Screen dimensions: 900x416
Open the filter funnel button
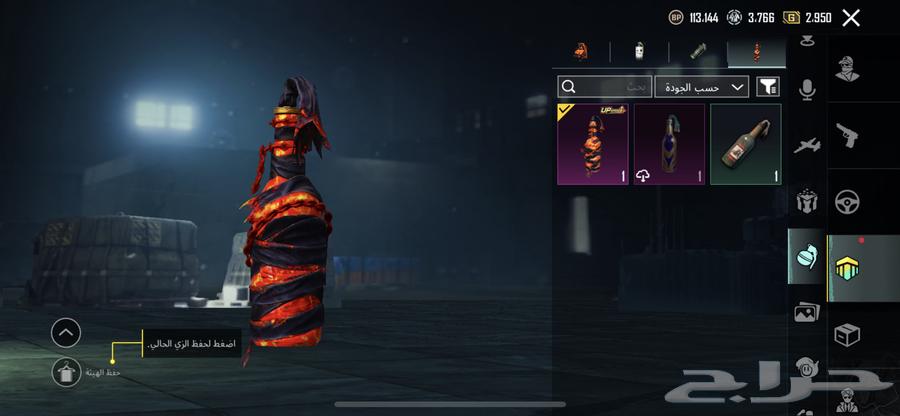768,87
